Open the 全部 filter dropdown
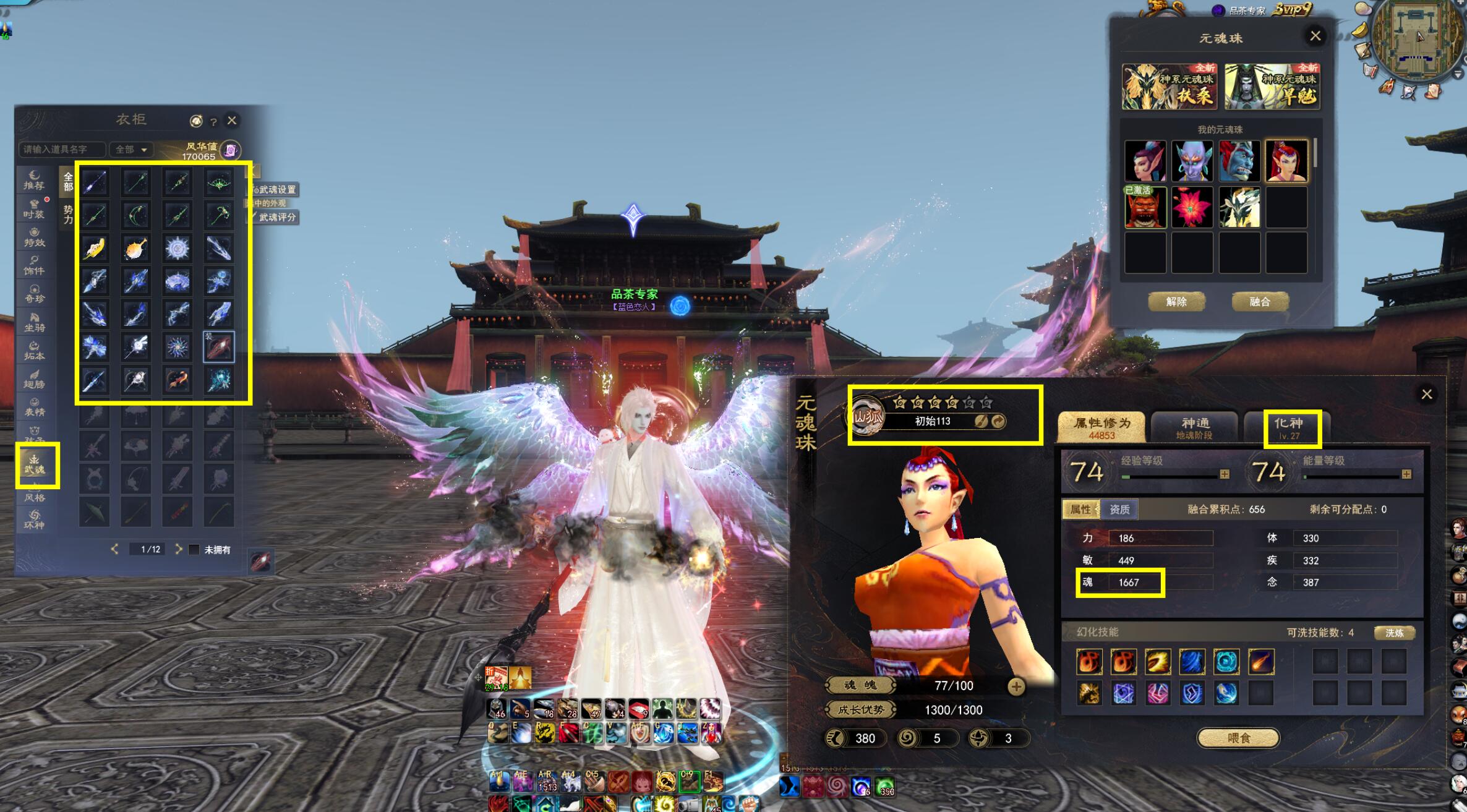 (131, 150)
